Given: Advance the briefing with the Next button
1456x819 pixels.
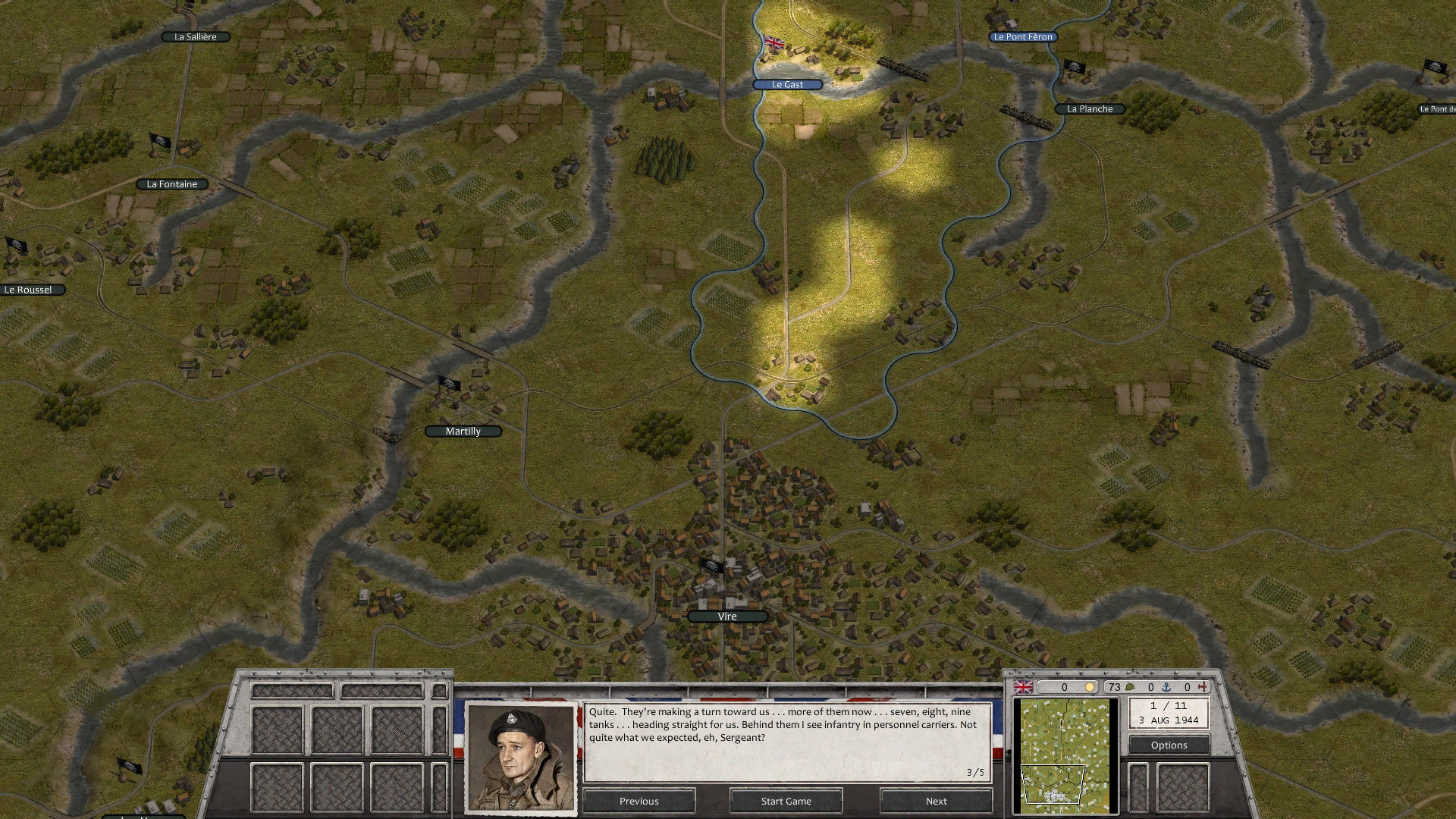Looking at the screenshot, I should [x=936, y=801].
